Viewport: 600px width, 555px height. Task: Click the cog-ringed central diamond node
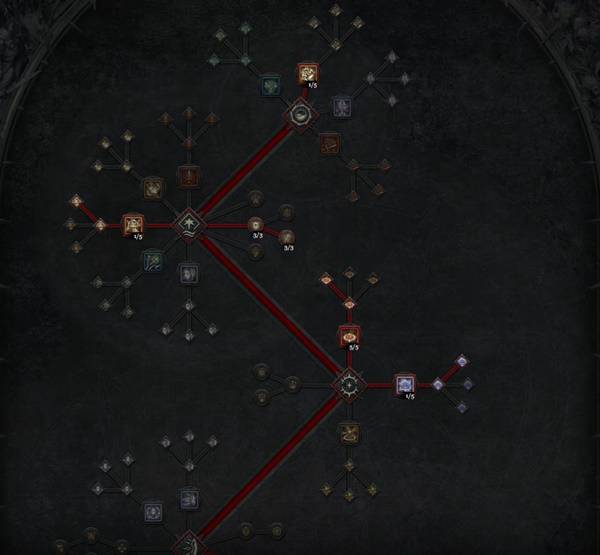coord(348,383)
